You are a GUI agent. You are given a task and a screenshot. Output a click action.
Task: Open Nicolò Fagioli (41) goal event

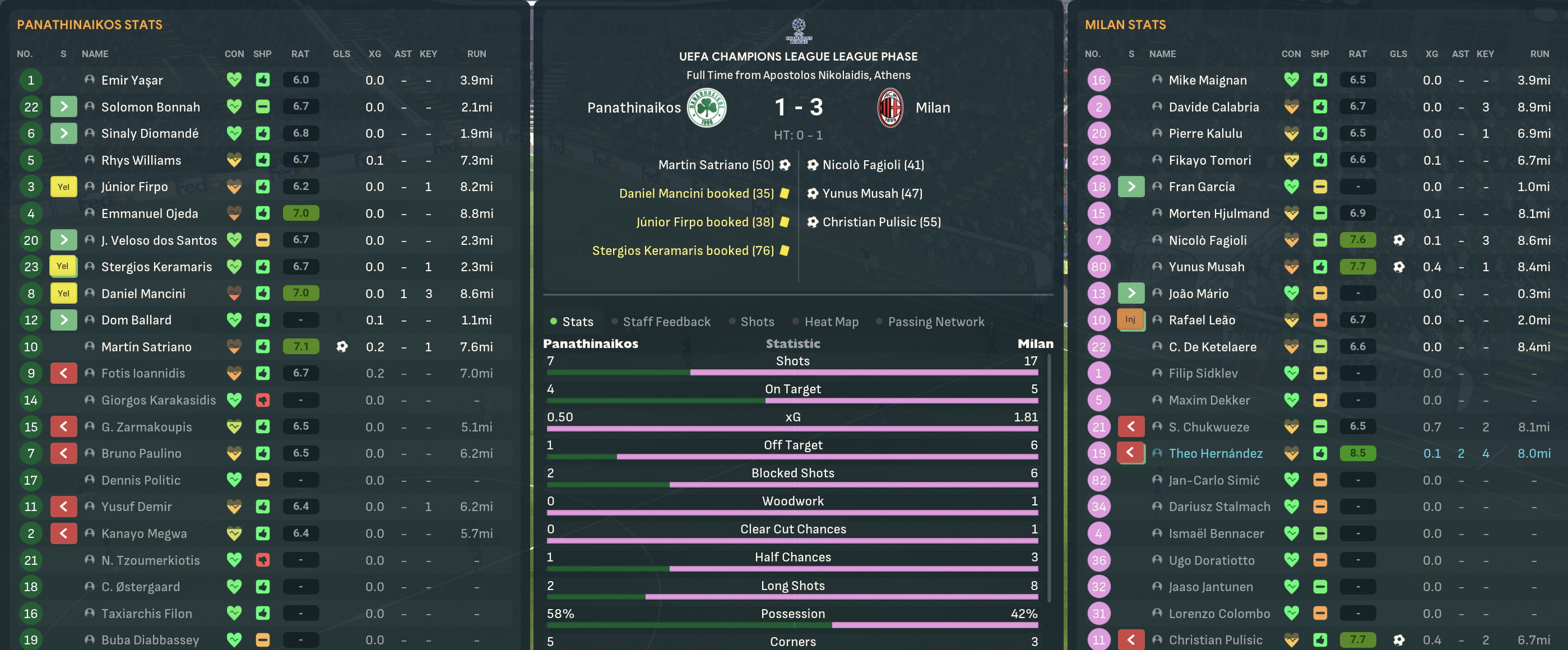pos(872,165)
